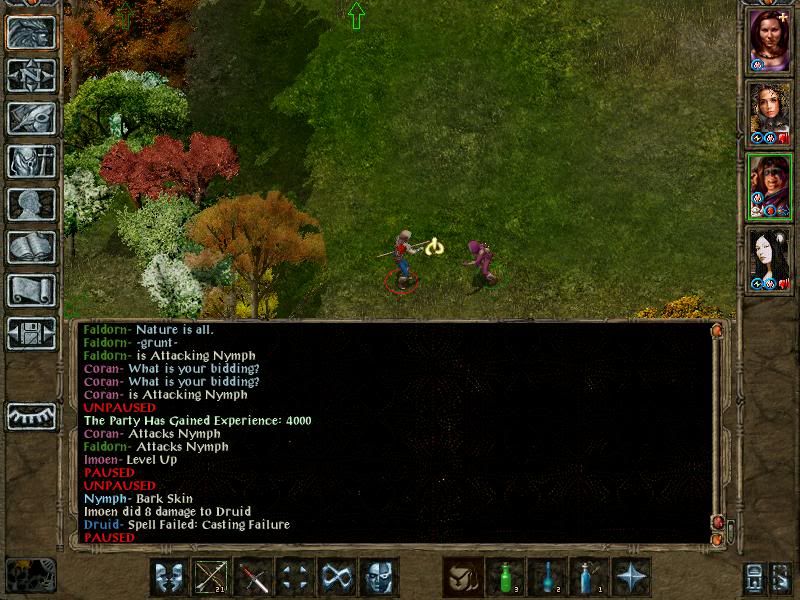The width and height of the screenshot is (800, 600).
Task: Open the options menu with the floppy disk
Action: (x=31, y=333)
